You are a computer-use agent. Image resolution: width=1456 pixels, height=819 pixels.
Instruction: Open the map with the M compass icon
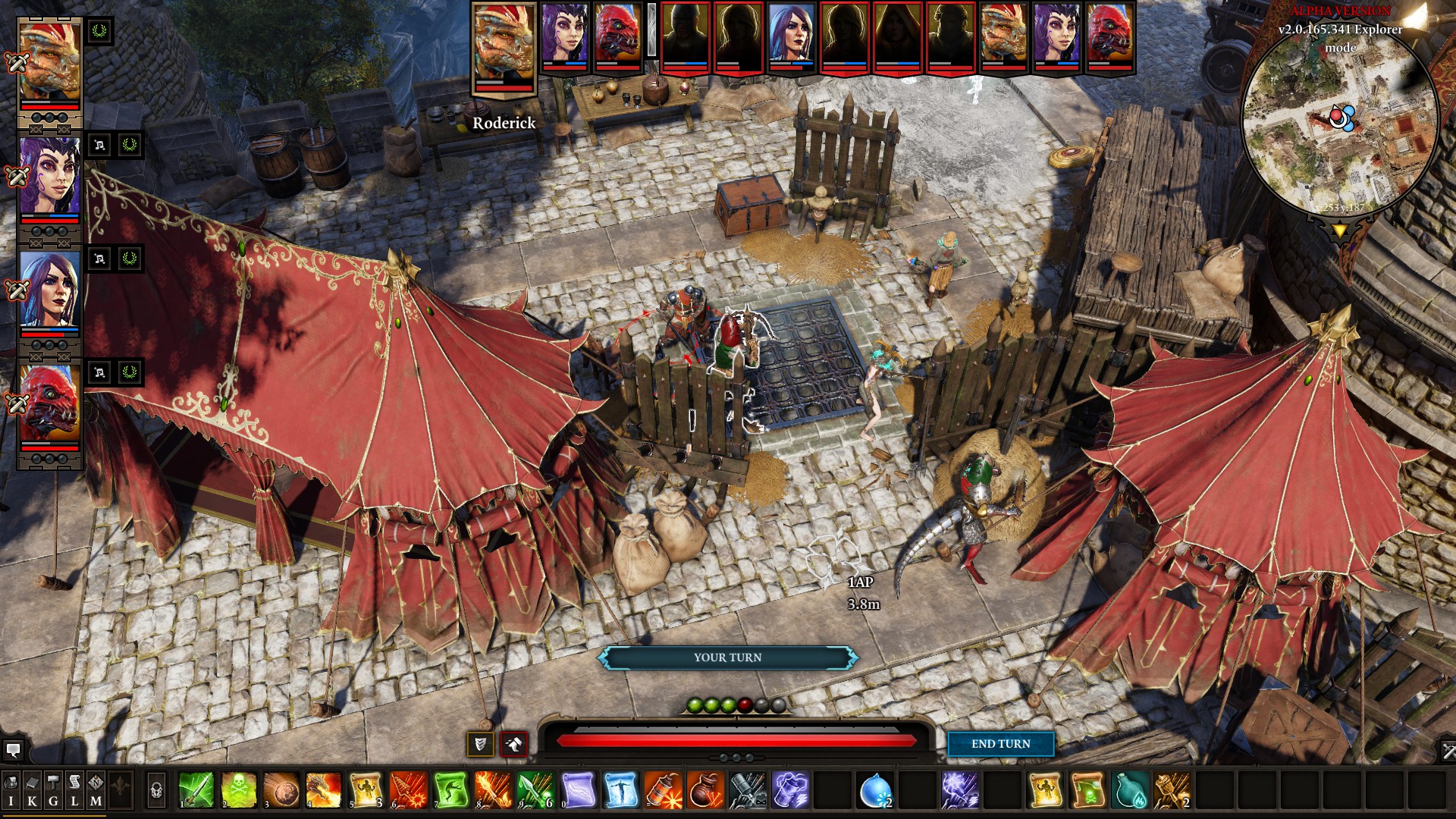tap(96, 790)
